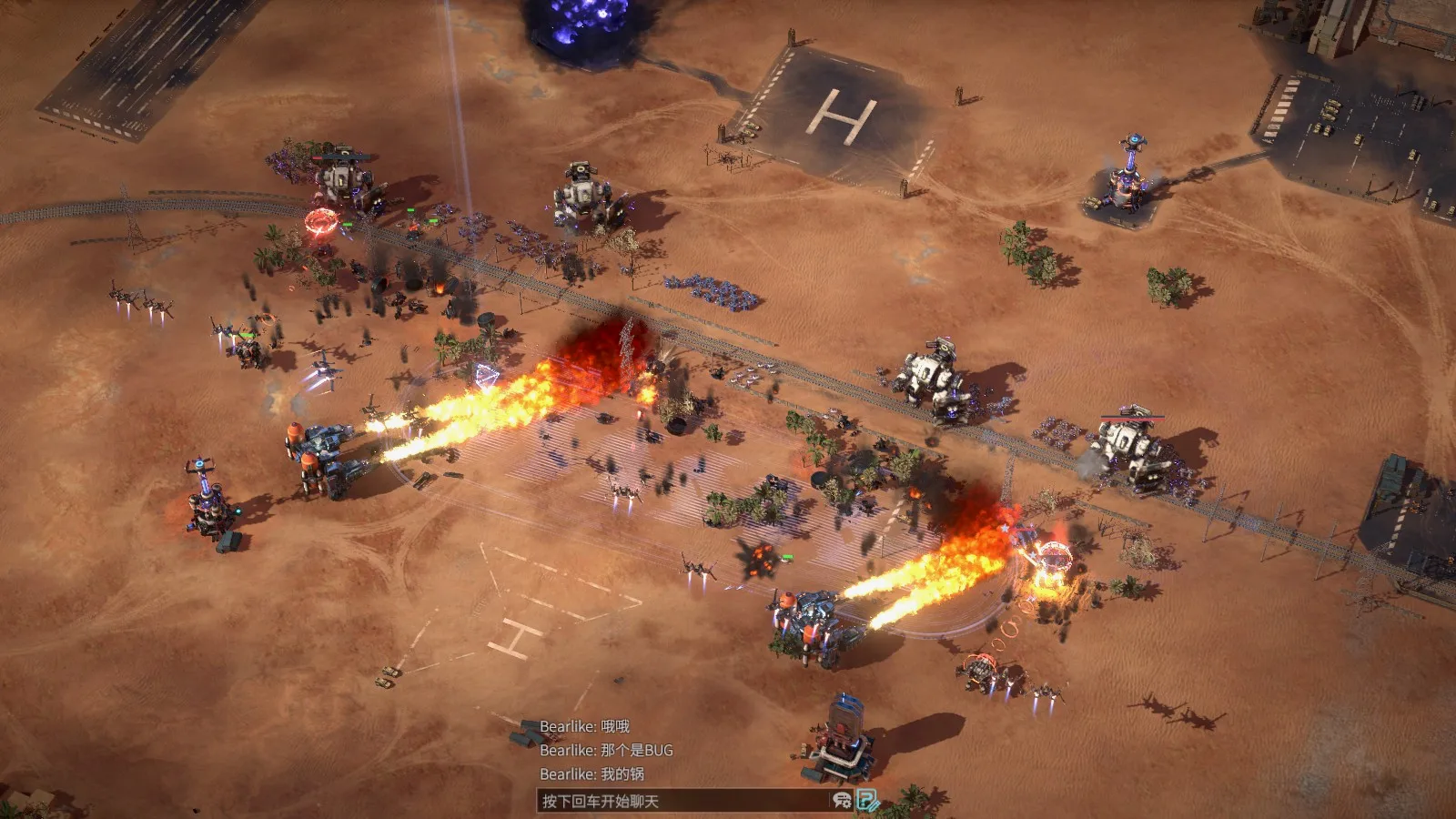Viewport: 1456px width, 819px height.
Task: Open chat settings via the speech-bubble gear icon
Action: [842, 801]
